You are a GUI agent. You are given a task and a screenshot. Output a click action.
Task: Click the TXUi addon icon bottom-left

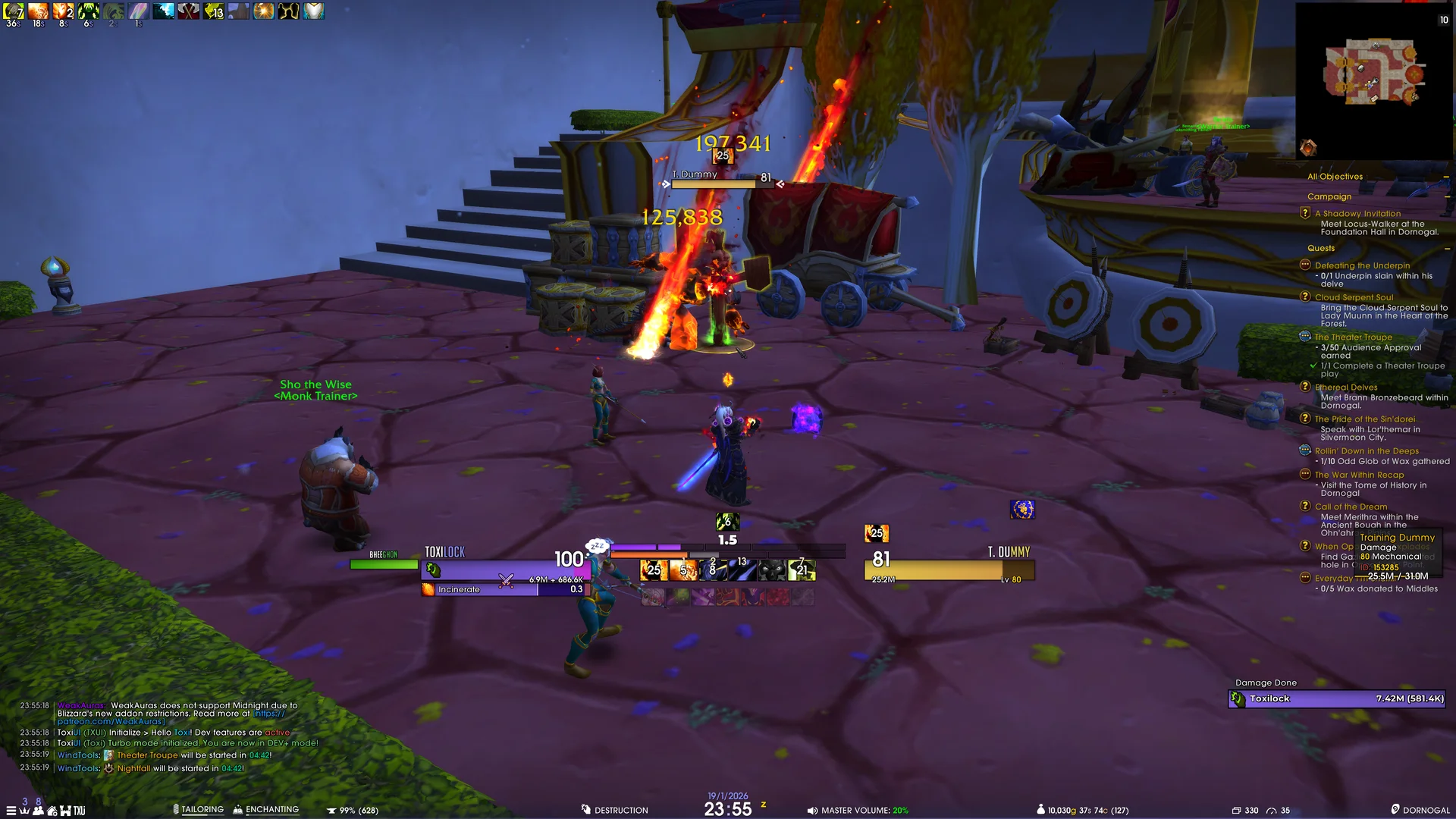pos(79,809)
